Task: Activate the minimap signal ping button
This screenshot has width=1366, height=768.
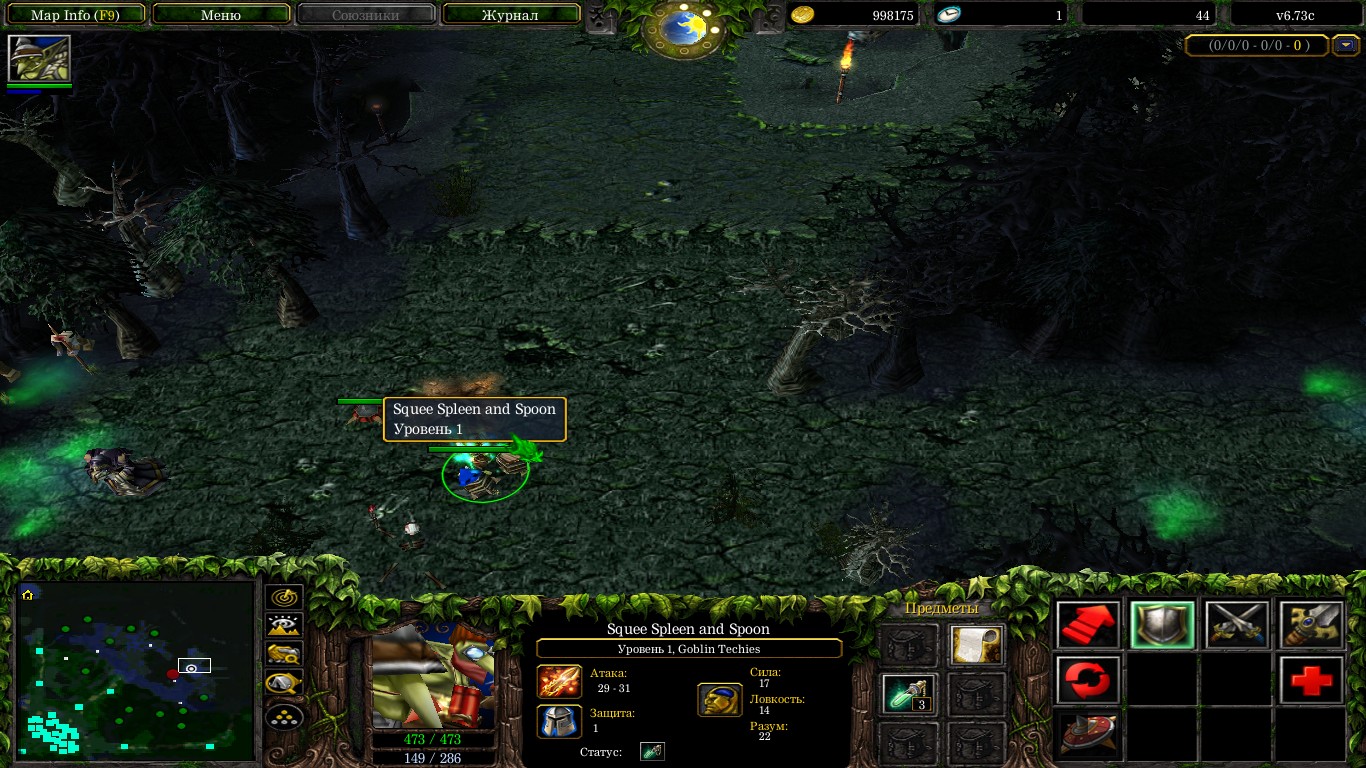Action: 285,597
